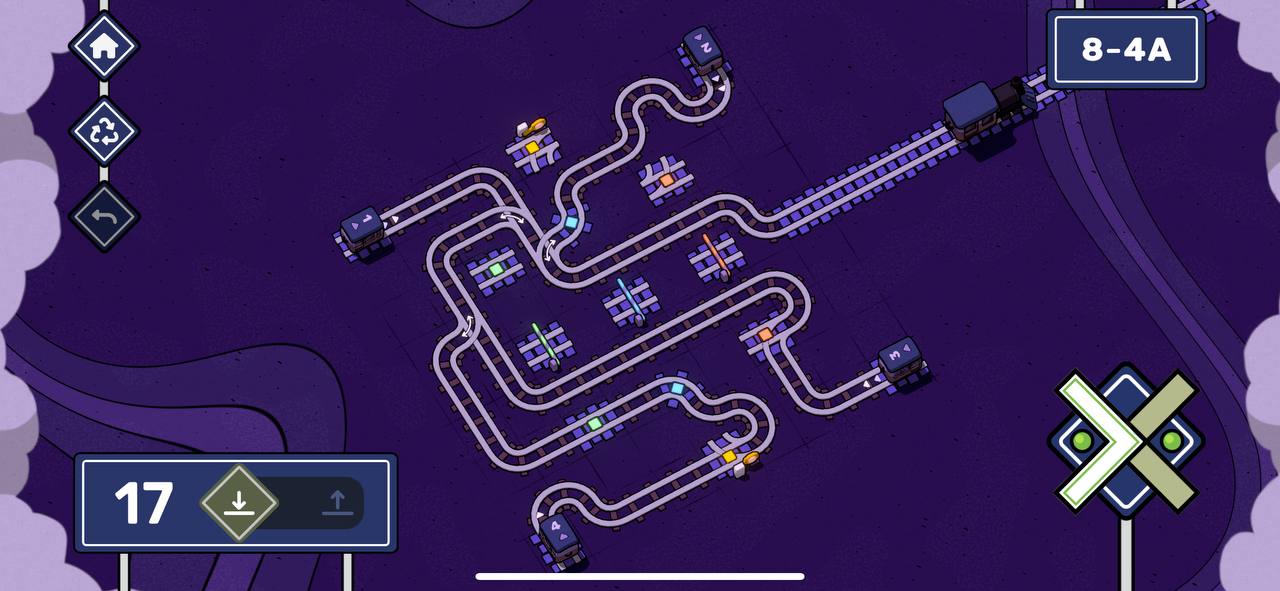
Task: Undo the last move
Action: tap(104, 216)
